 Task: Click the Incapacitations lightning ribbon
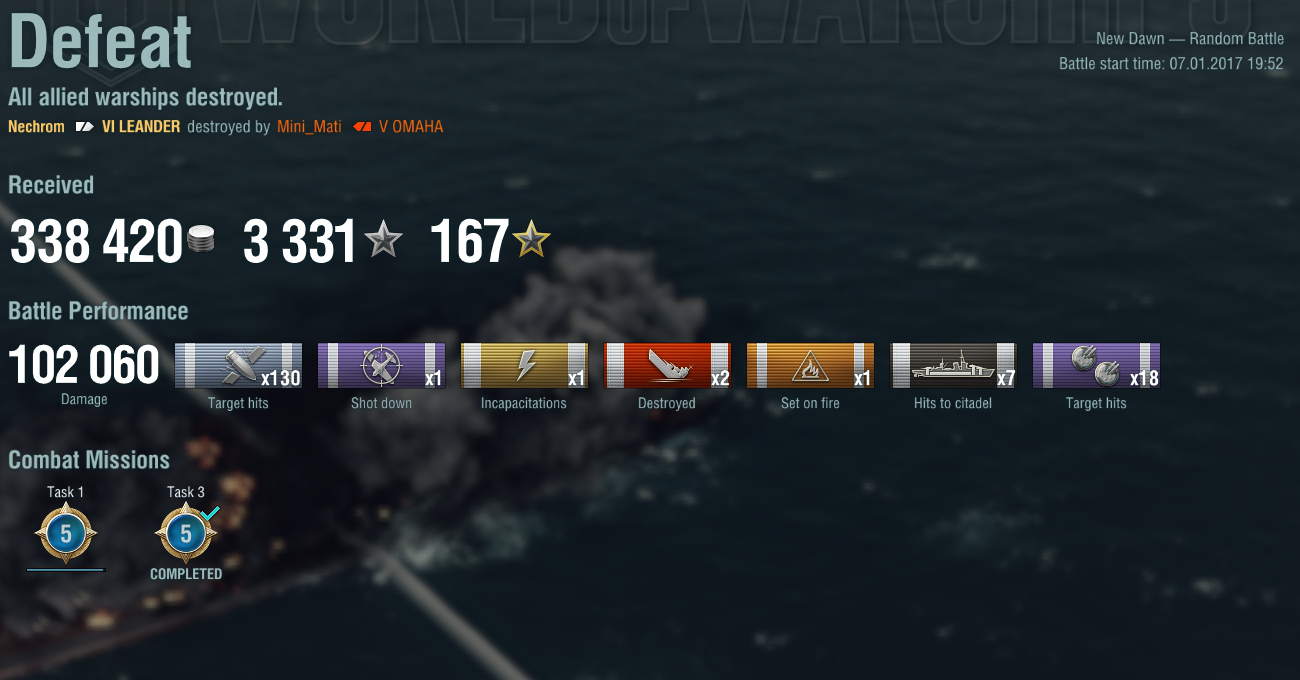click(x=524, y=366)
